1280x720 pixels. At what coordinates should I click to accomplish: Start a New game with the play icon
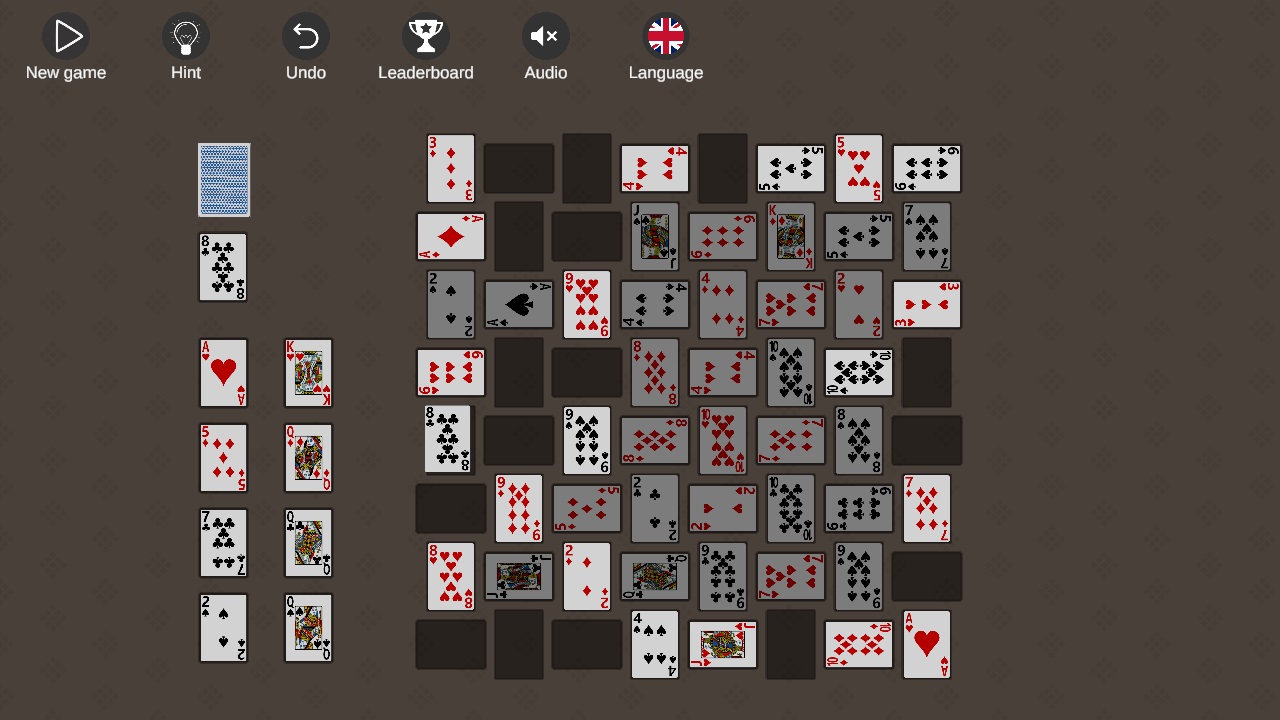pos(66,36)
